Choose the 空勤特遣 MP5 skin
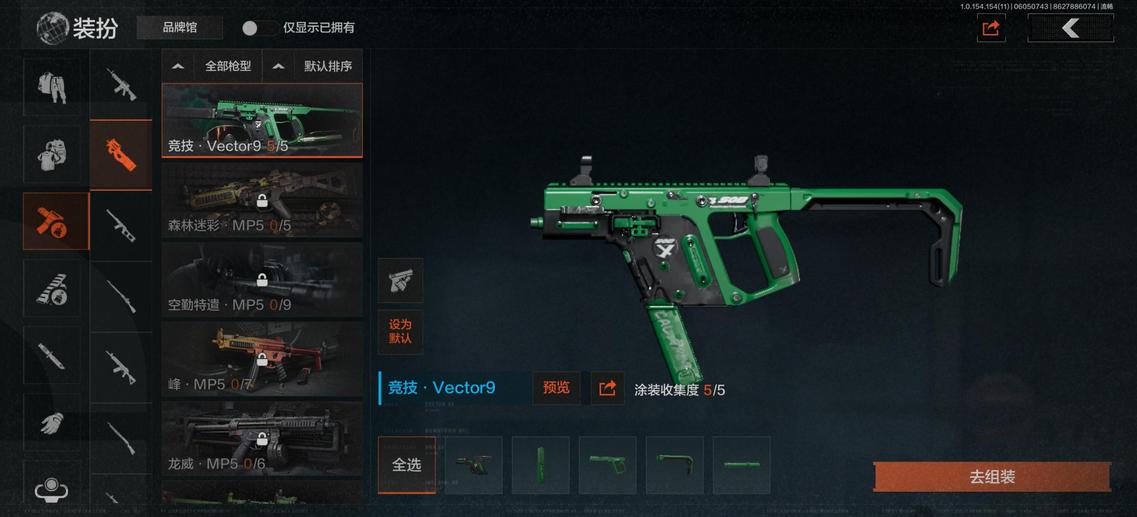 [262, 280]
